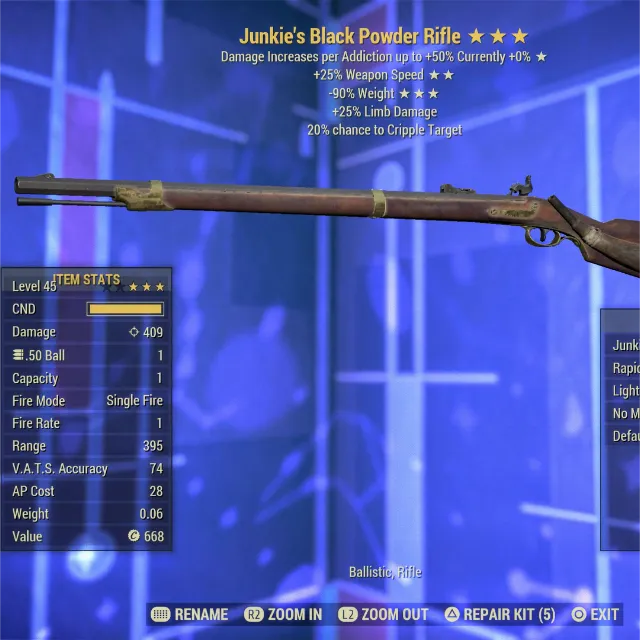Select the Zoom Out action
The height and width of the screenshot is (640, 640).
tap(383, 614)
